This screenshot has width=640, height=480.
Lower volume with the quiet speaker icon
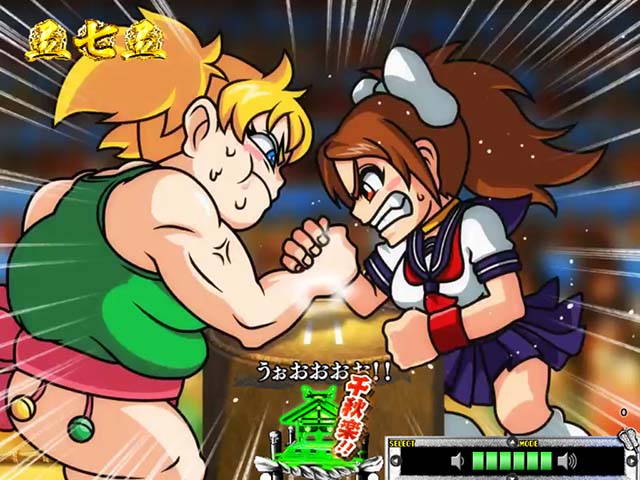(x=458, y=461)
